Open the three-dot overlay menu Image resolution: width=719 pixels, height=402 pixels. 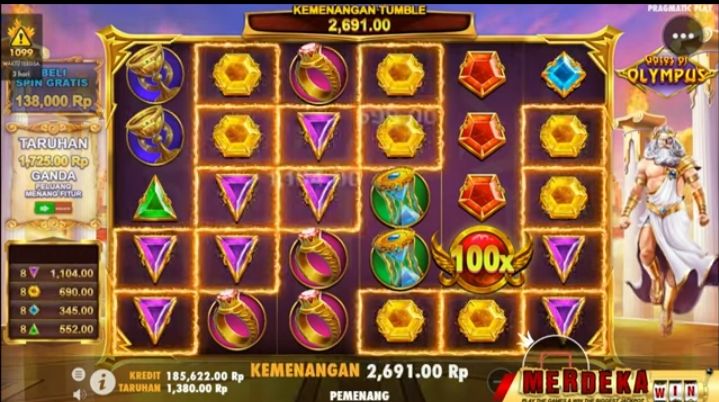(x=685, y=38)
